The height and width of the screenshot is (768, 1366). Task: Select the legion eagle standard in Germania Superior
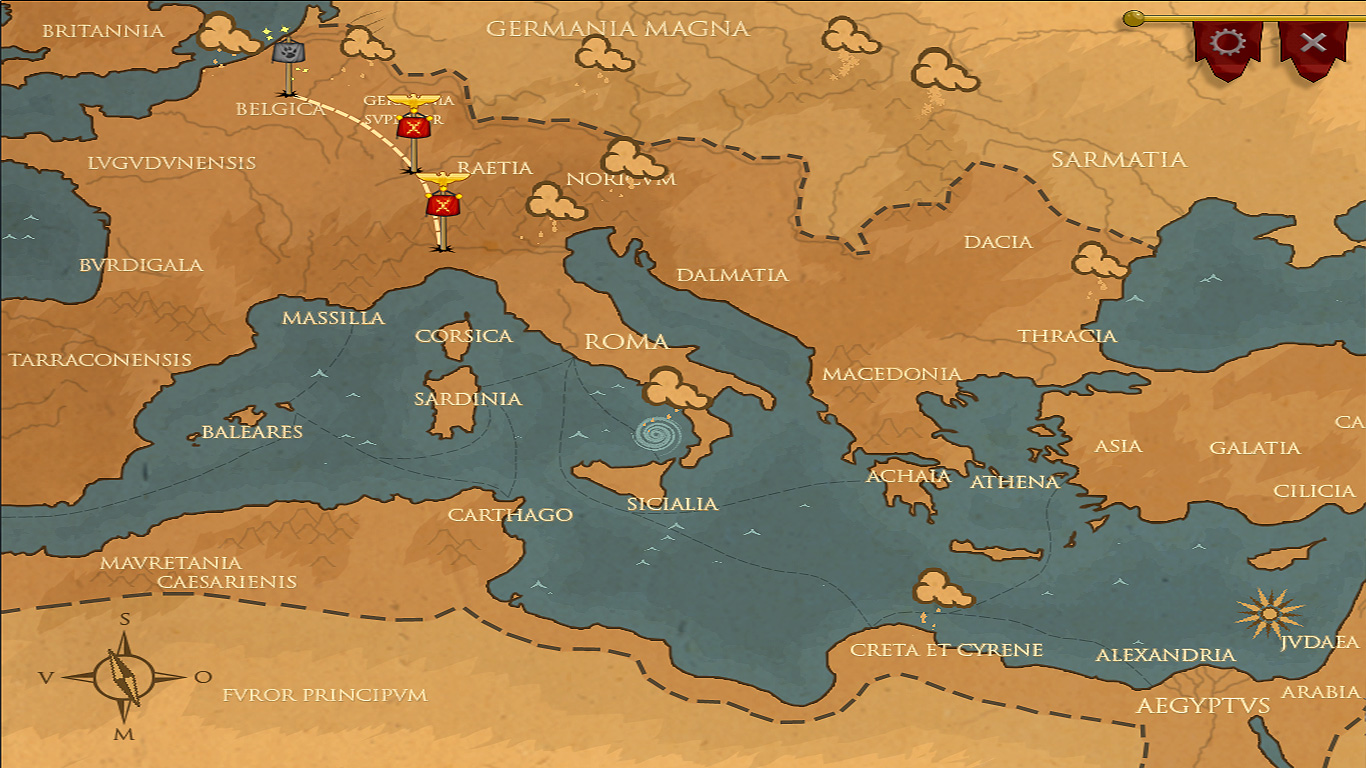tap(412, 127)
